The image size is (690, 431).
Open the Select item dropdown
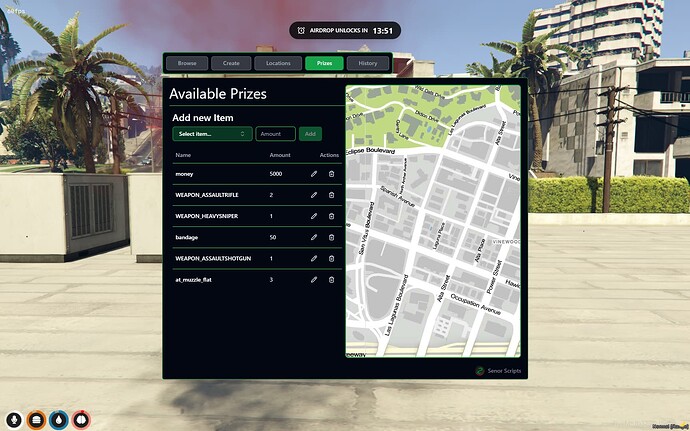point(212,133)
